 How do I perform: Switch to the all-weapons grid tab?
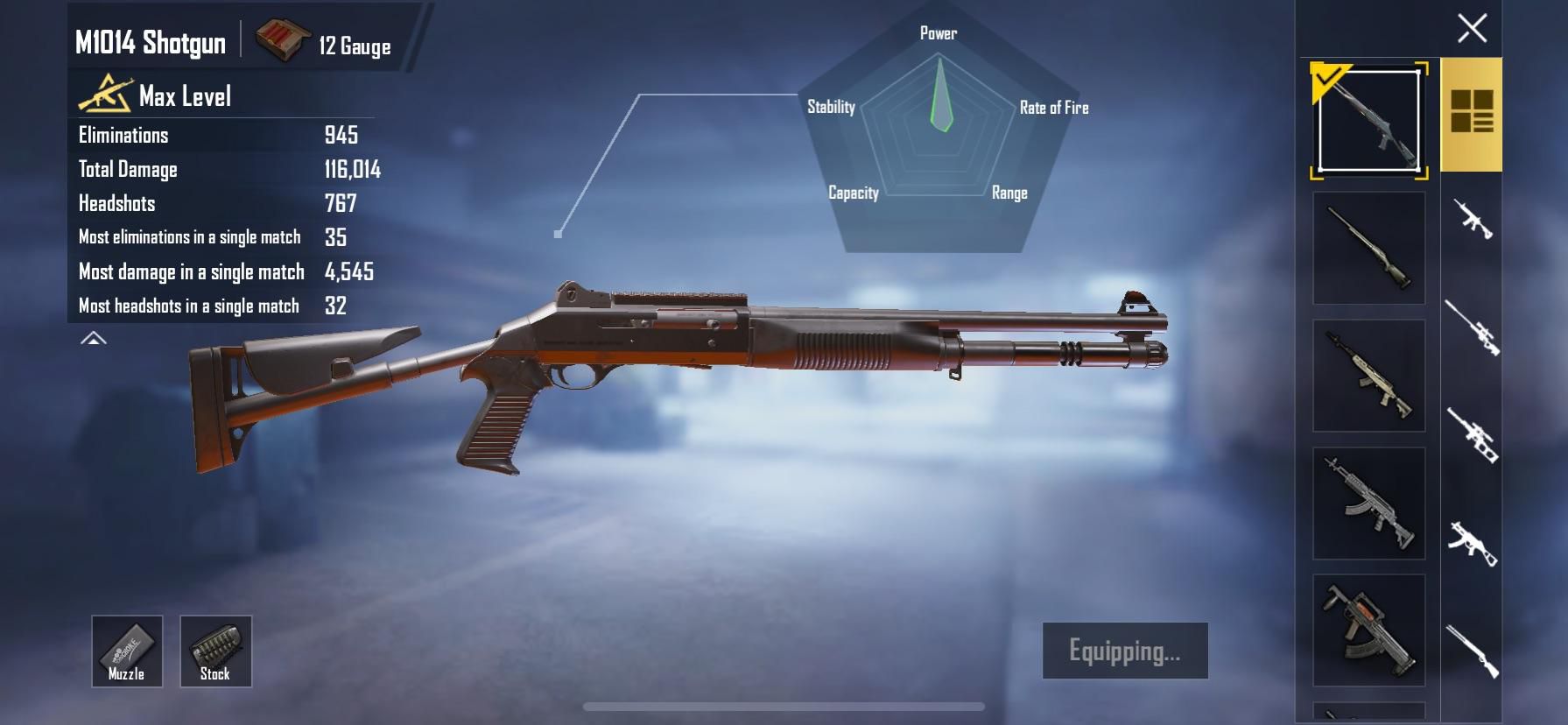[1472, 112]
